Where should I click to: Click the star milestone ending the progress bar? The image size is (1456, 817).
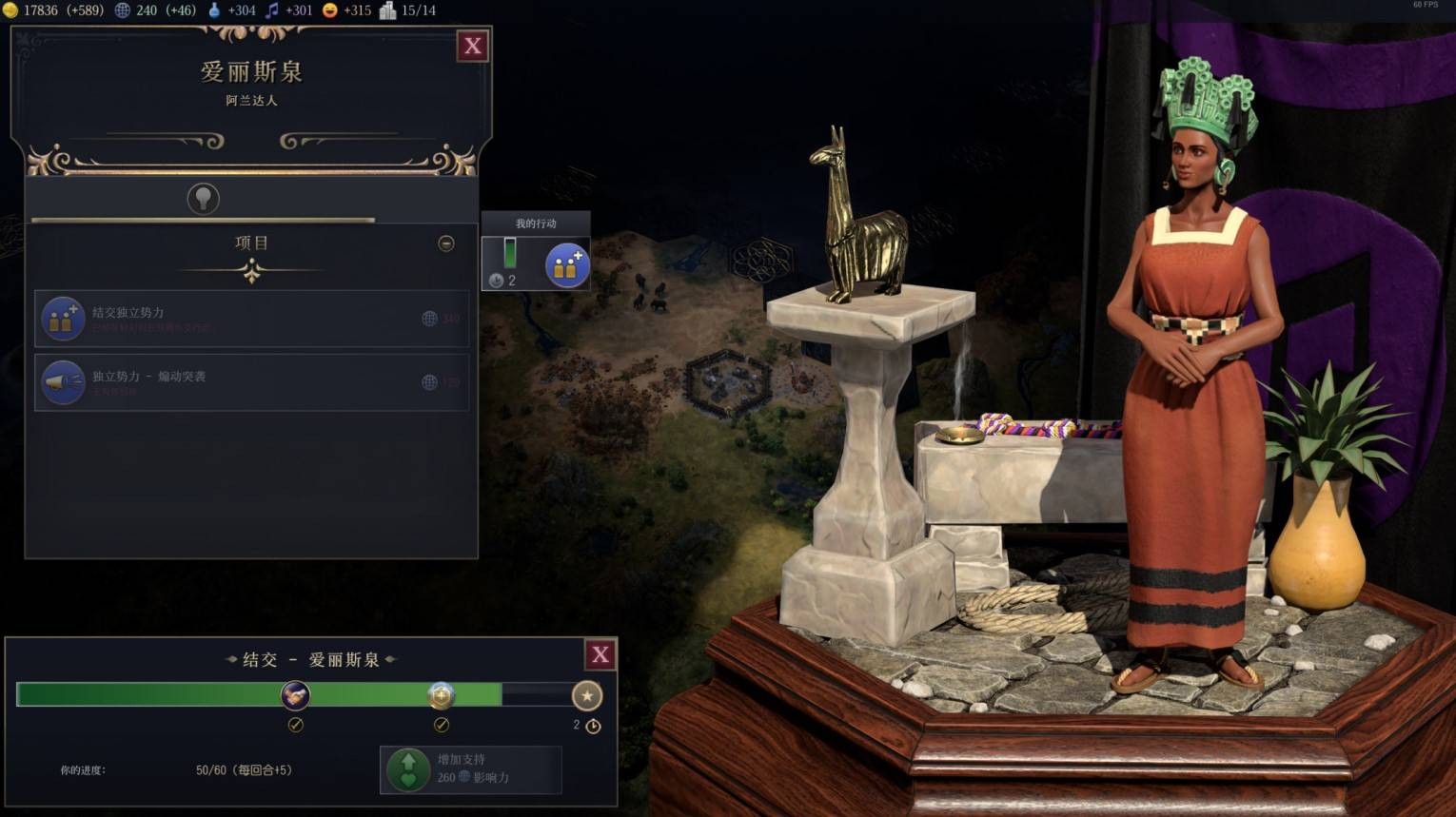(x=586, y=695)
